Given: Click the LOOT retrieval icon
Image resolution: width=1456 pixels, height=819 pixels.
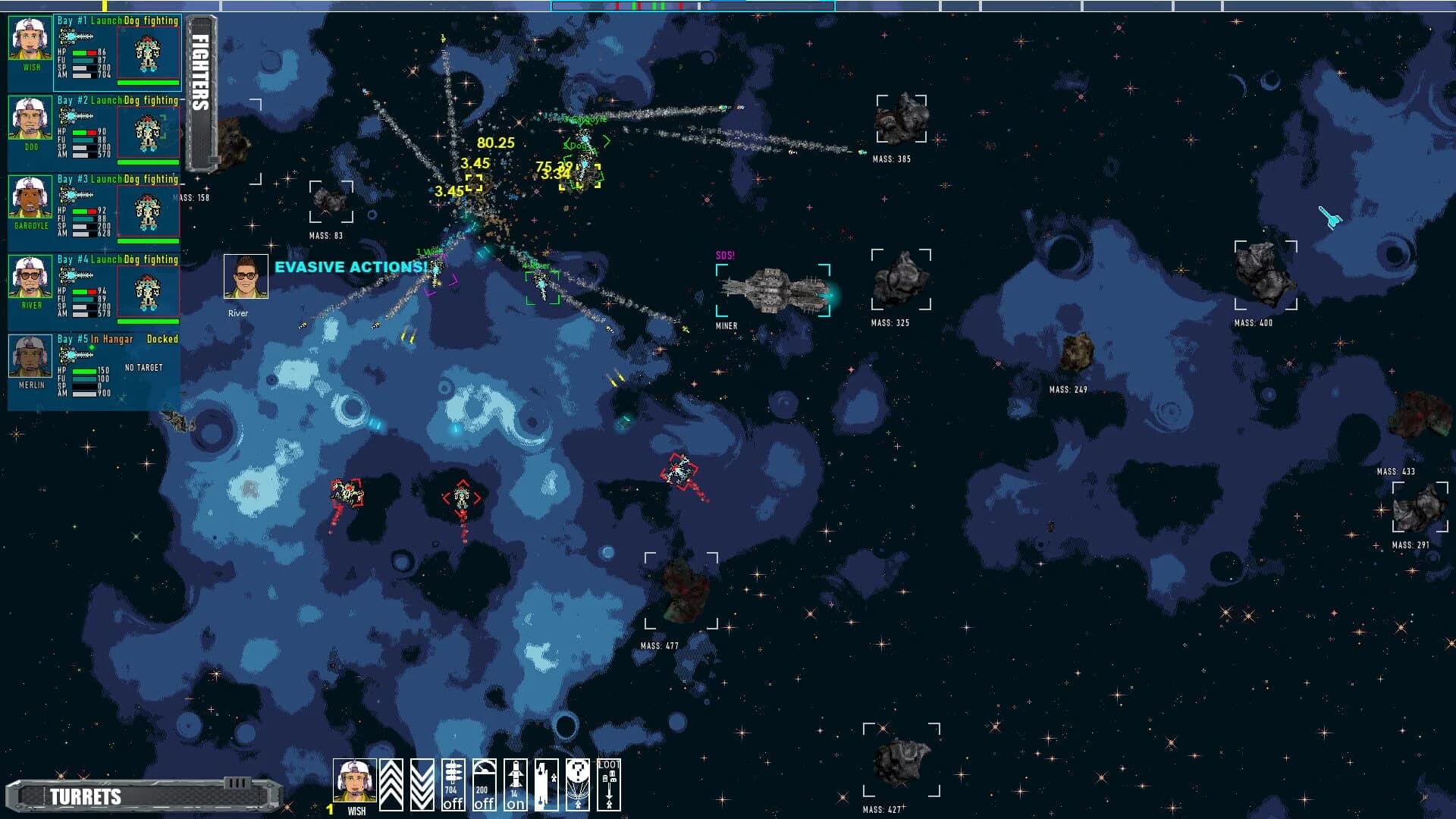Looking at the screenshot, I should click(x=610, y=785).
